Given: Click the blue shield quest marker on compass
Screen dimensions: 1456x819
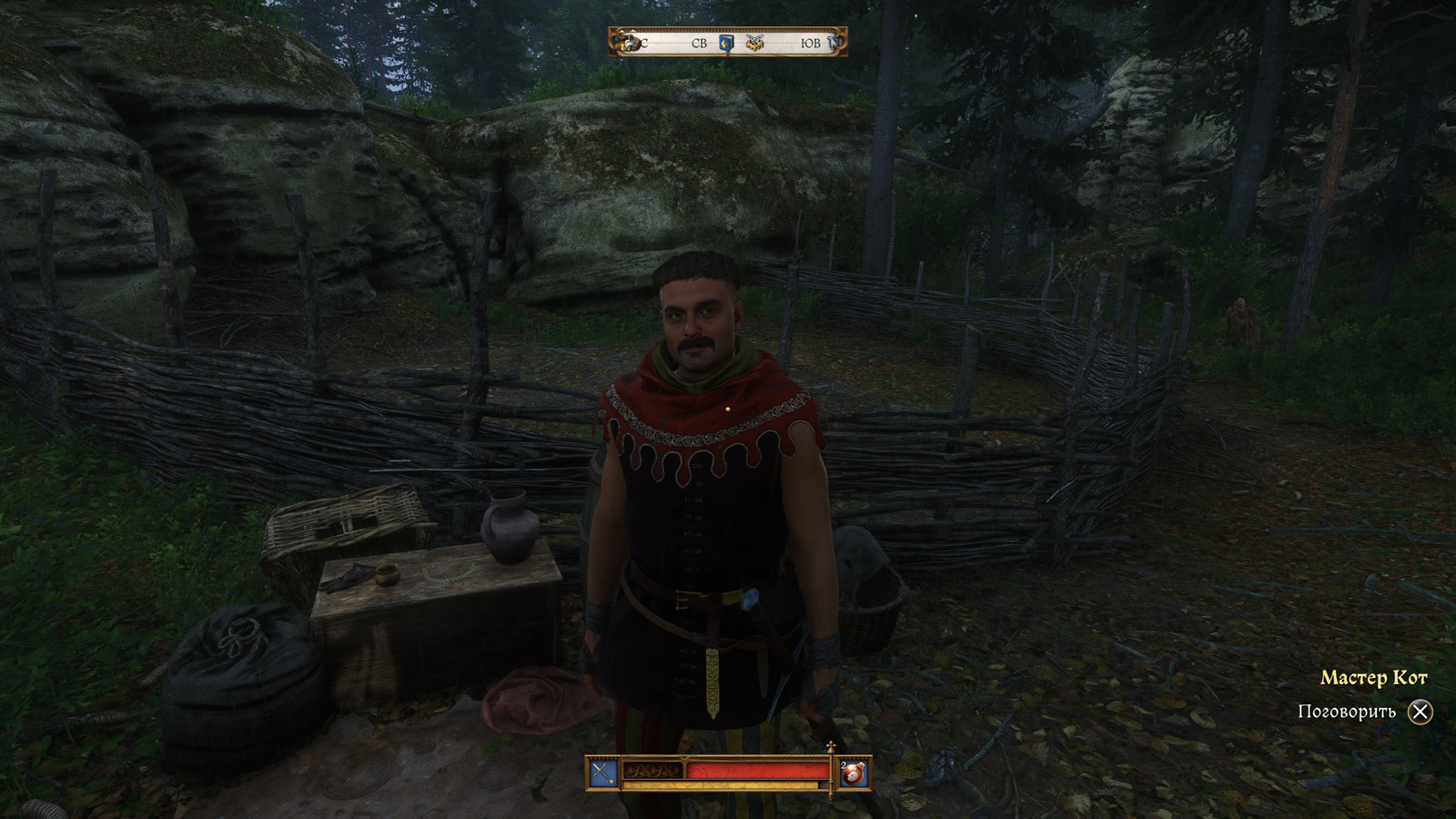Looking at the screenshot, I should pyautogui.click(x=727, y=43).
